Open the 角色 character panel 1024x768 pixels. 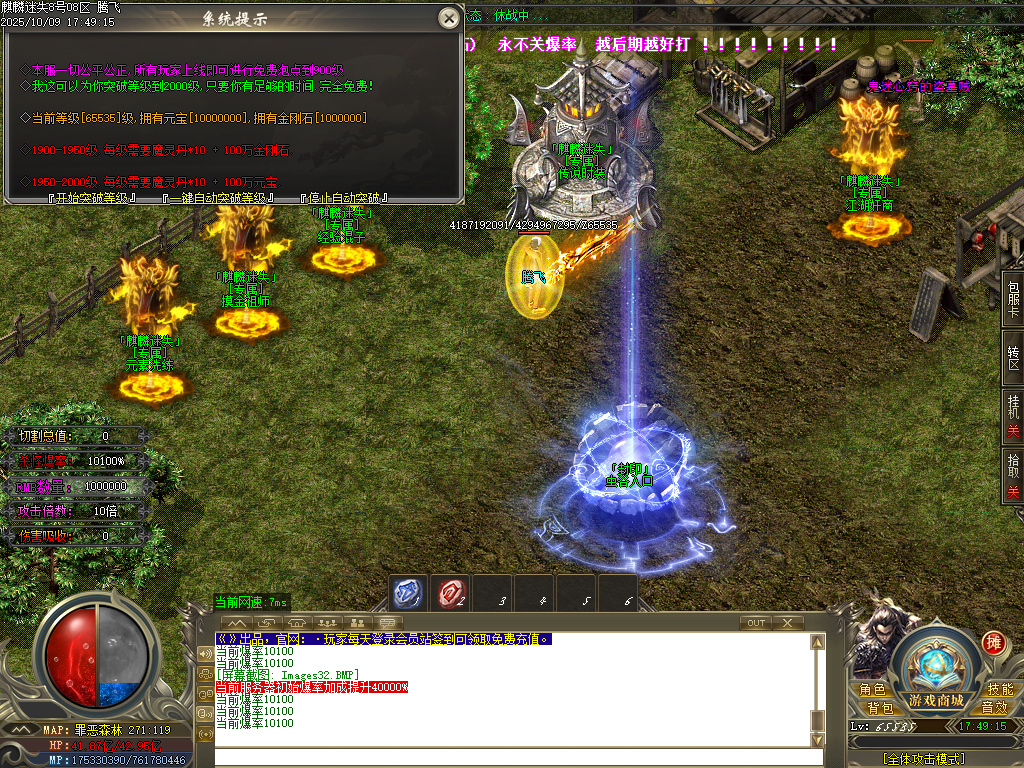pyautogui.click(x=871, y=690)
